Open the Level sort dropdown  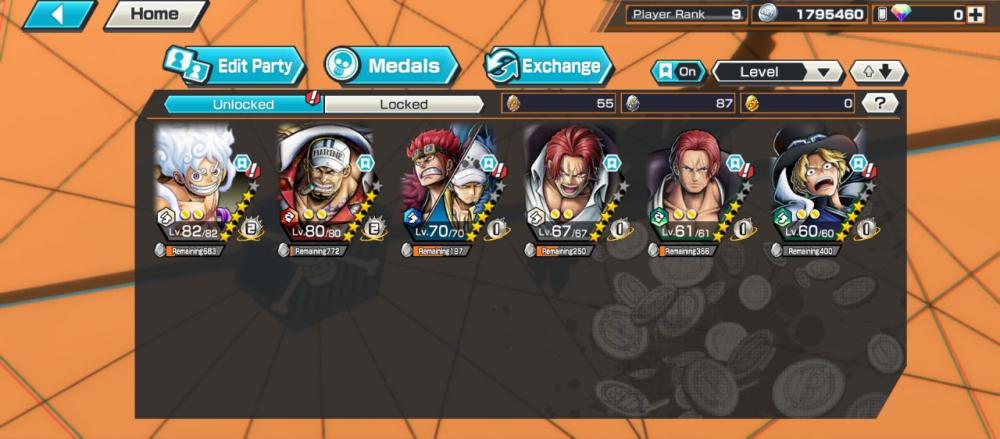point(777,72)
